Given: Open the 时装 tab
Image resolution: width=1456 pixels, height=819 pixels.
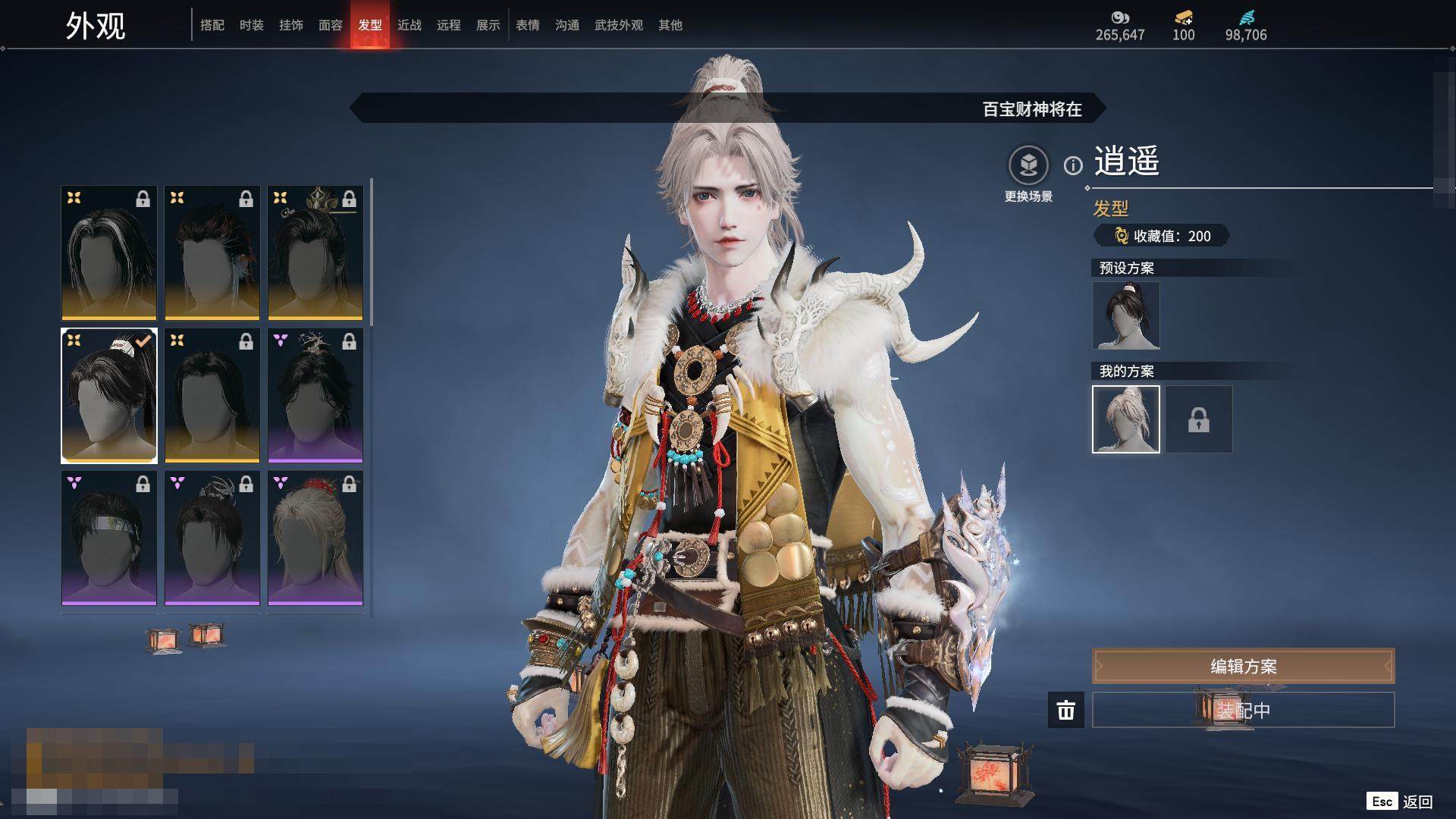Looking at the screenshot, I should pyautogui.click(x=252, y=25).
